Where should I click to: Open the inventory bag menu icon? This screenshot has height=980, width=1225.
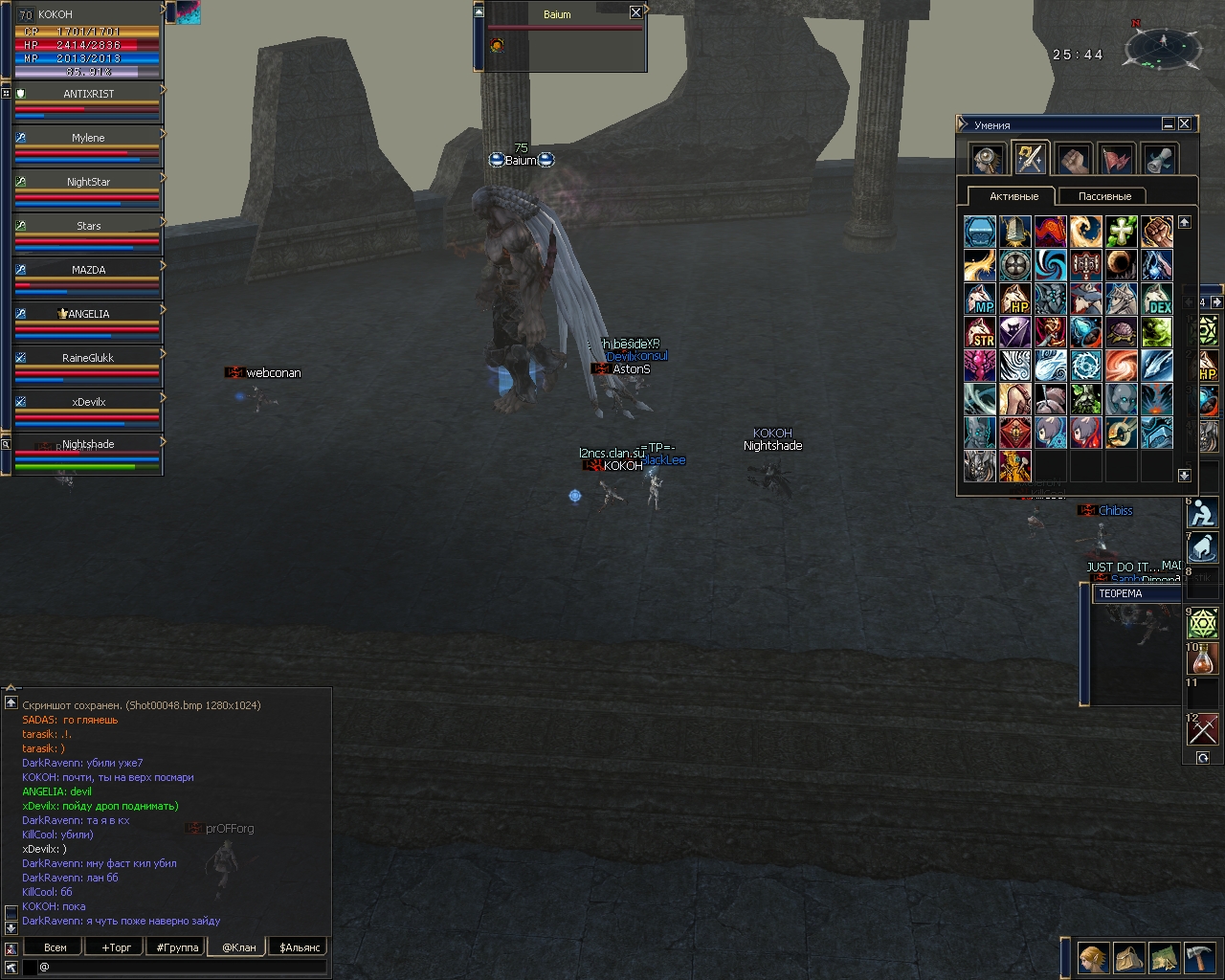[x=1128, y=957]
